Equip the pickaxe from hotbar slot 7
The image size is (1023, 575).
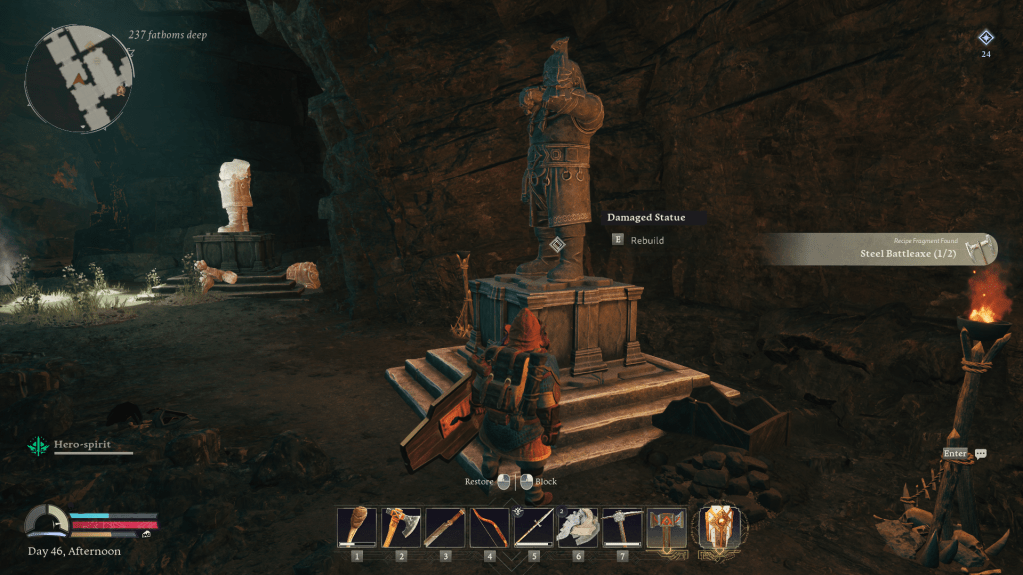coord(622,527)
